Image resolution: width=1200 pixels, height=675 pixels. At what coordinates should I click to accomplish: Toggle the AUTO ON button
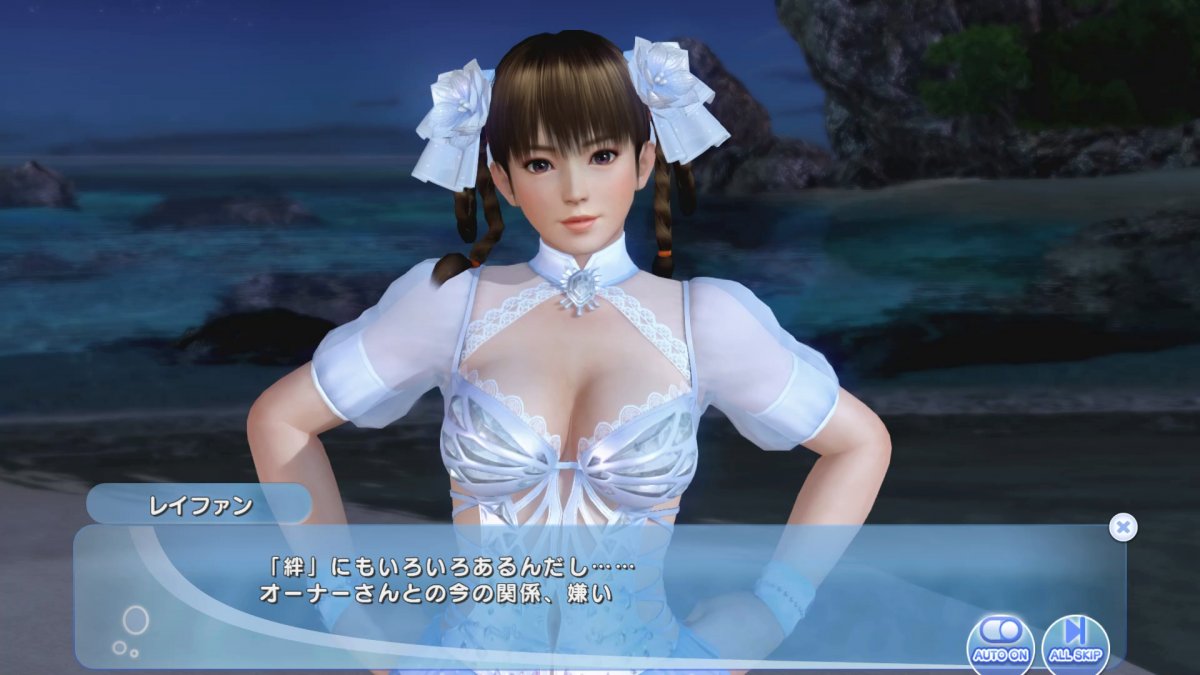[1000, 642]
